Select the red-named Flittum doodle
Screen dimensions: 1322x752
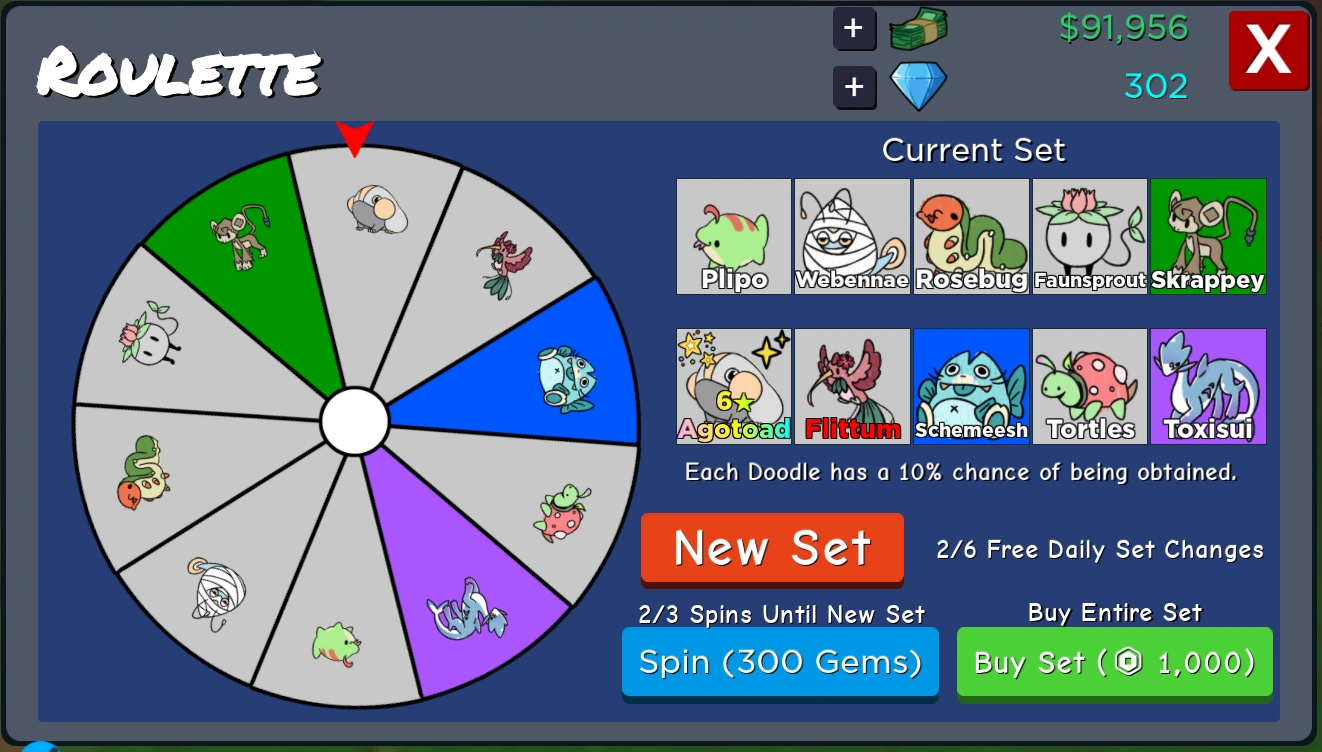tap(851, 386)
